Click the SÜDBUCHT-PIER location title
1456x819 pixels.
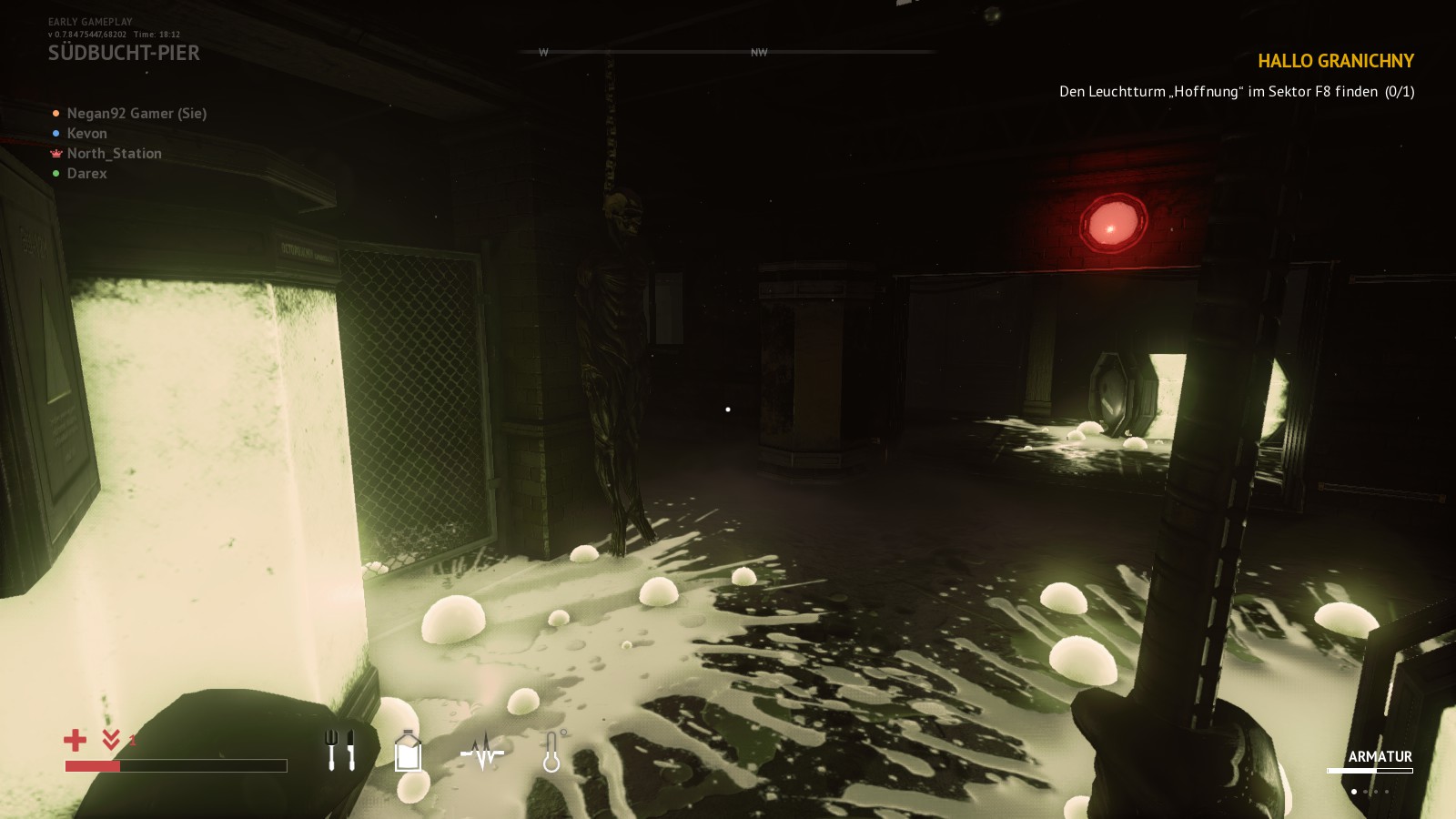[125, 52]
